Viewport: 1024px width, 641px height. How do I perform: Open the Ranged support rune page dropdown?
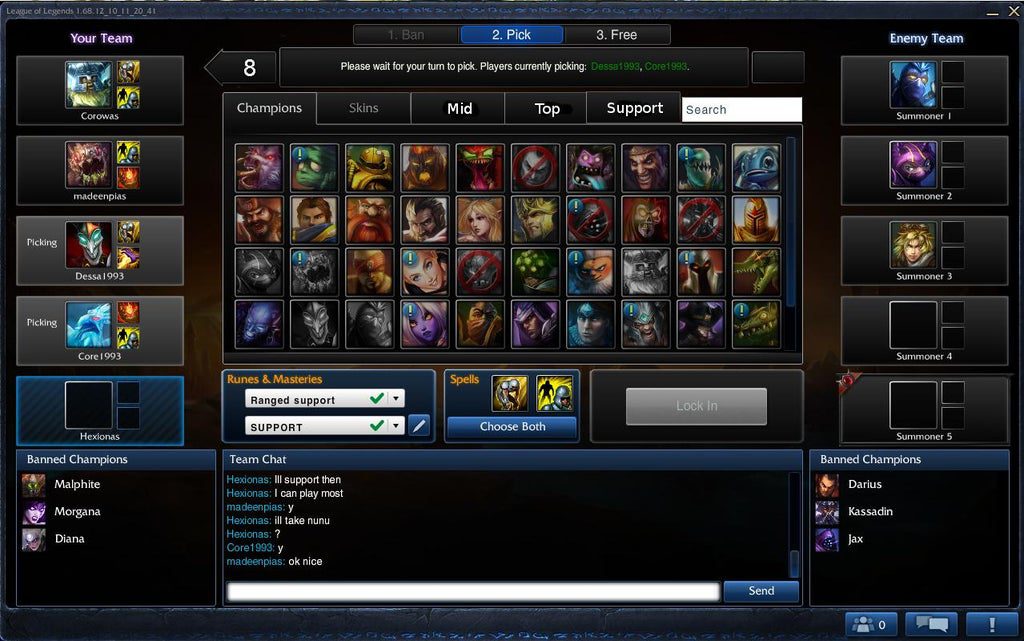pos(396,399)
